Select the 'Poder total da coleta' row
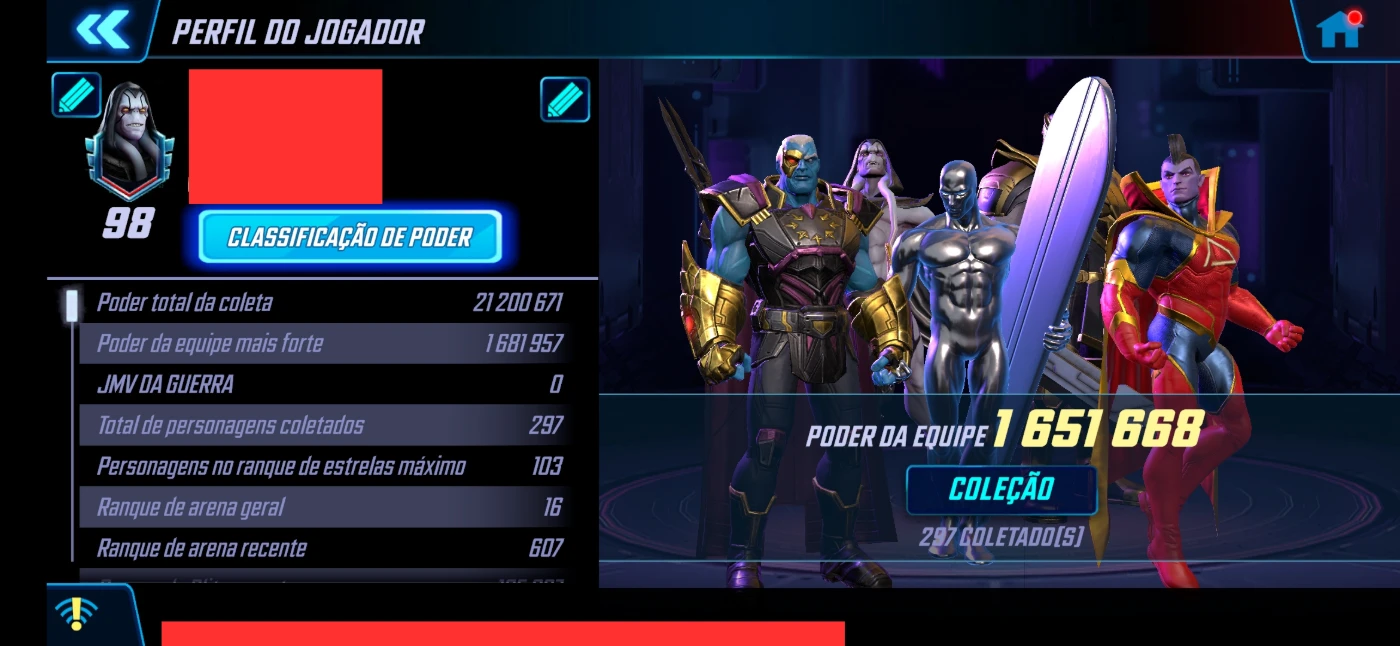This screenshot has width=1400, height=646. click(328, 303)
